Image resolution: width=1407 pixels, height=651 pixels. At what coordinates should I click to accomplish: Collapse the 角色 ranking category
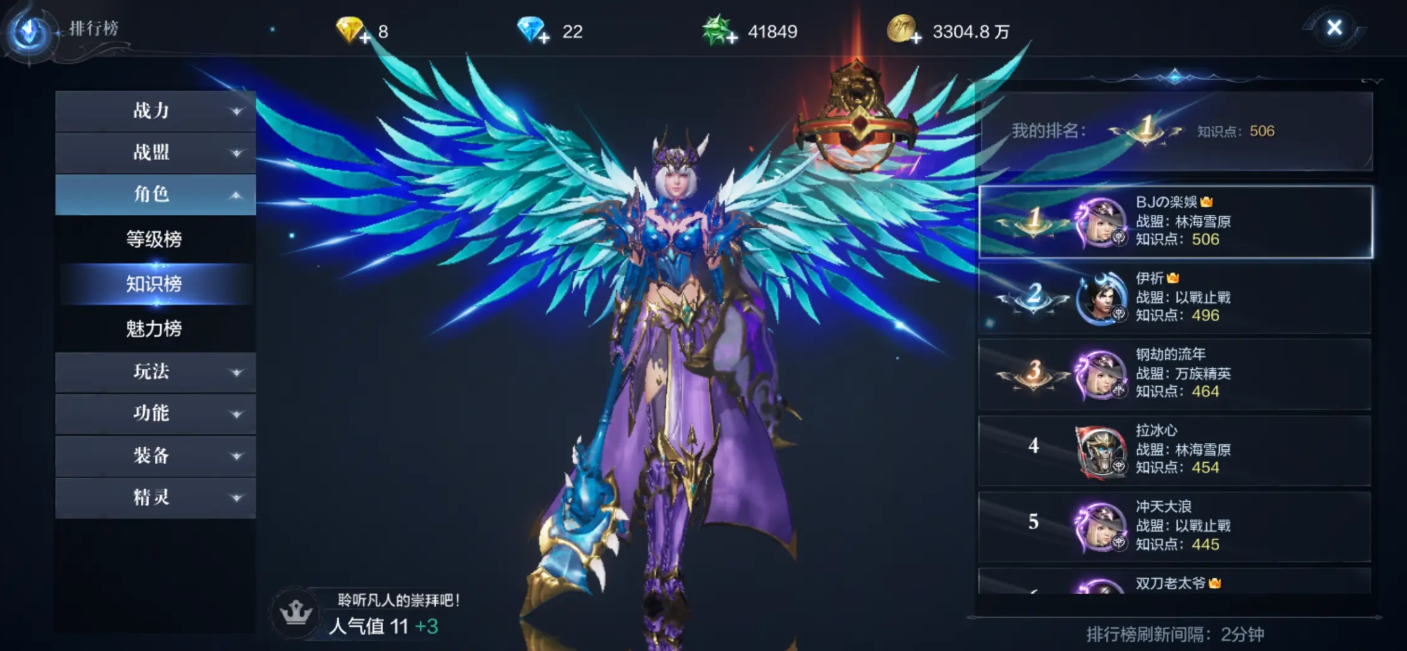point(155,195)
